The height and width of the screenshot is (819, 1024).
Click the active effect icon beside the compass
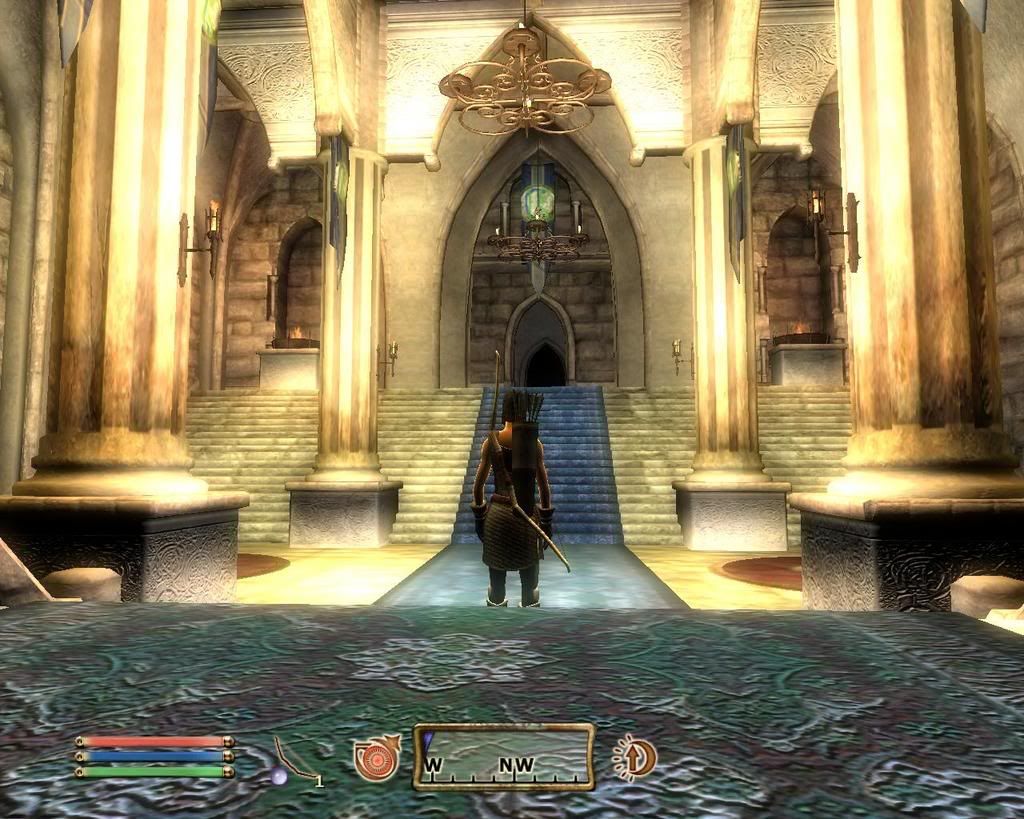click(x=634, y=756)
